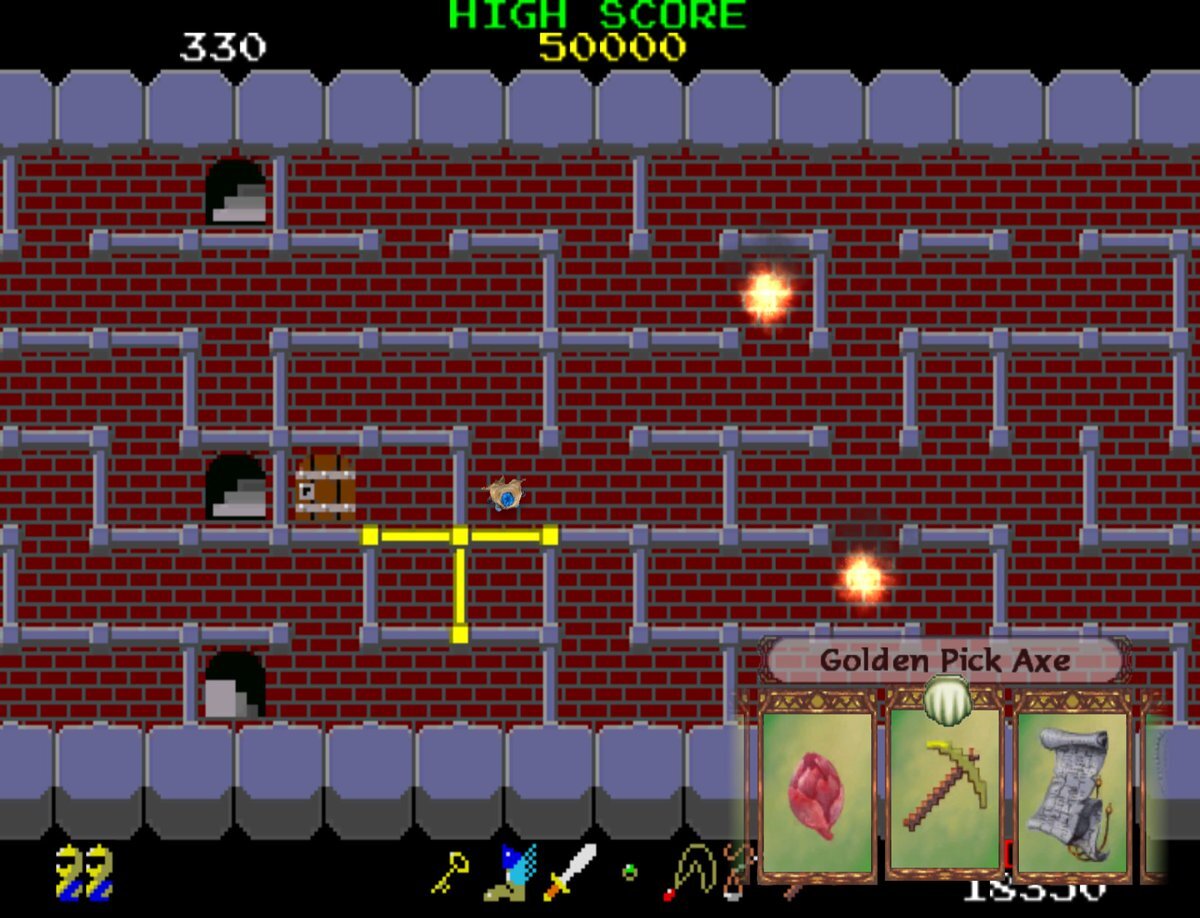Click the golden key inventory icon
1200x918 pixels.
(x=450, y=872)
